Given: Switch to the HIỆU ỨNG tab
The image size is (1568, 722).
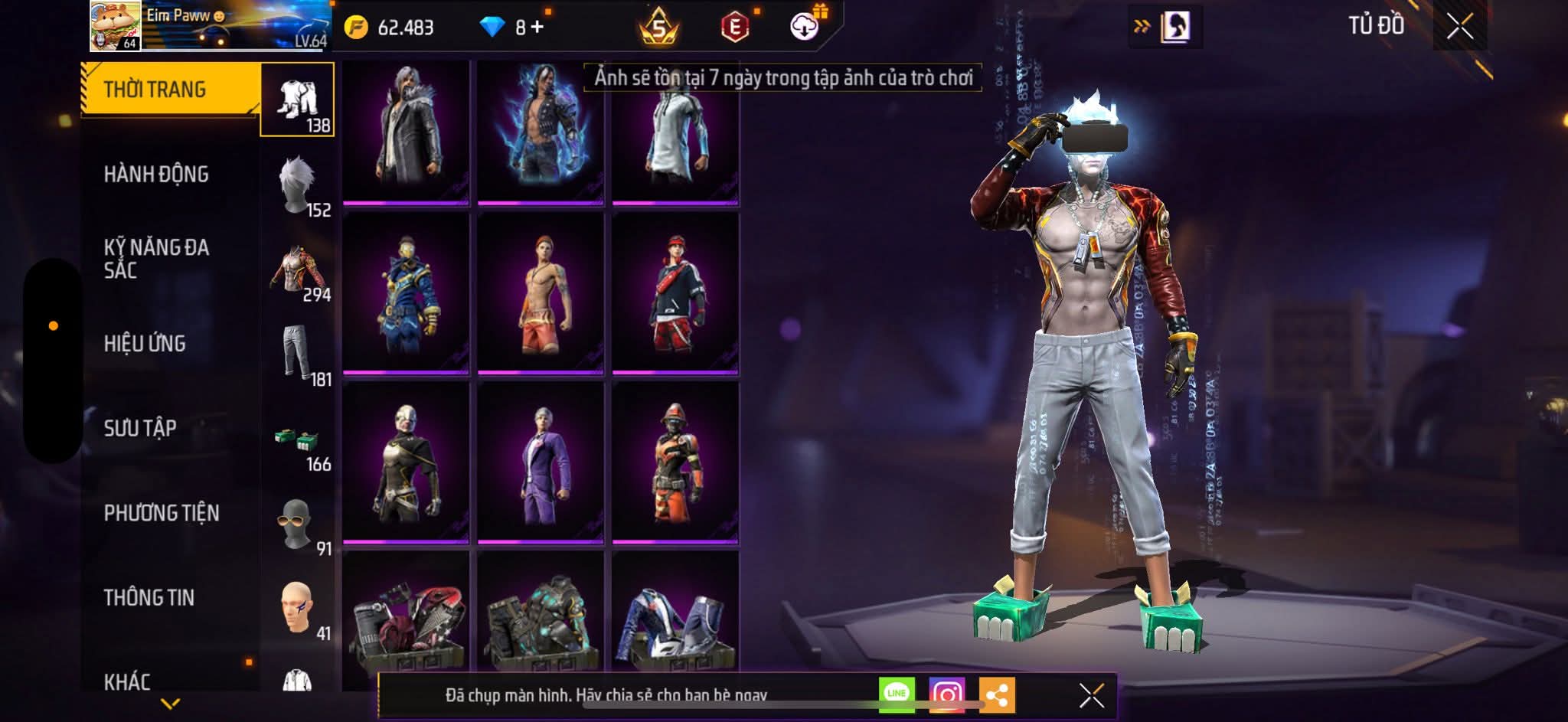Looking at the screenshot, I should click(145, 344).
